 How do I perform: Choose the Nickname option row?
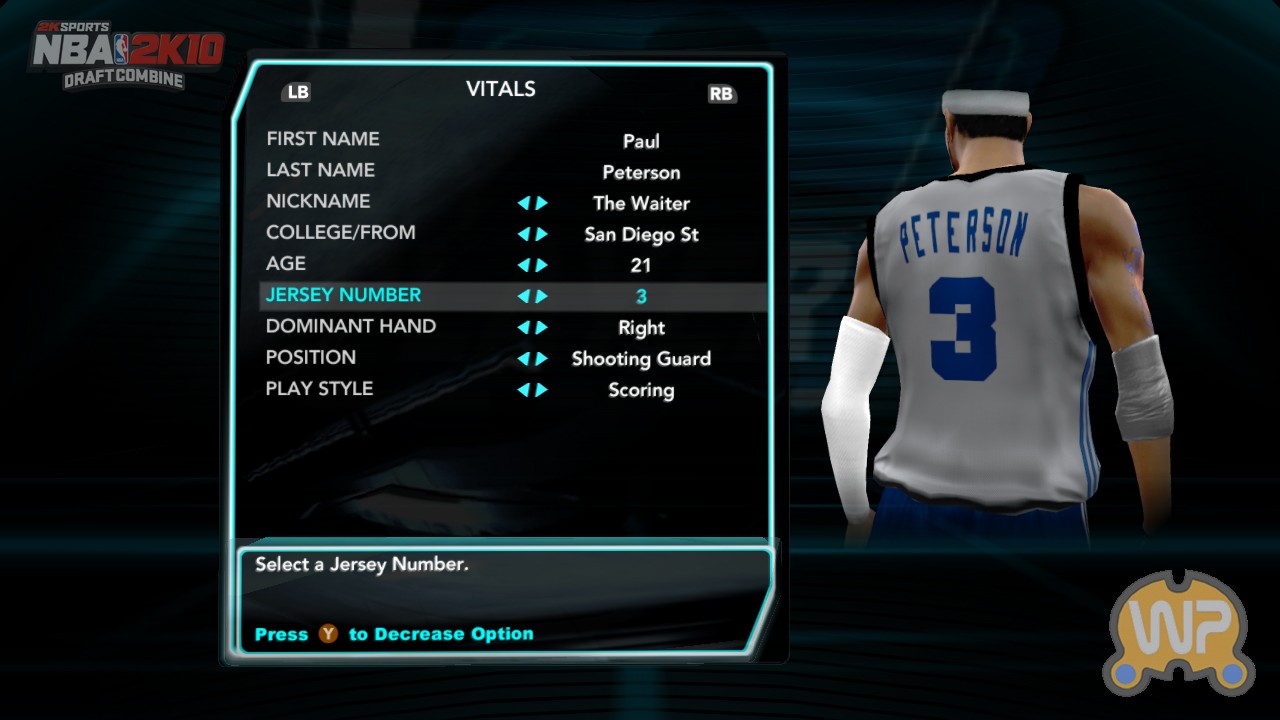318,202
